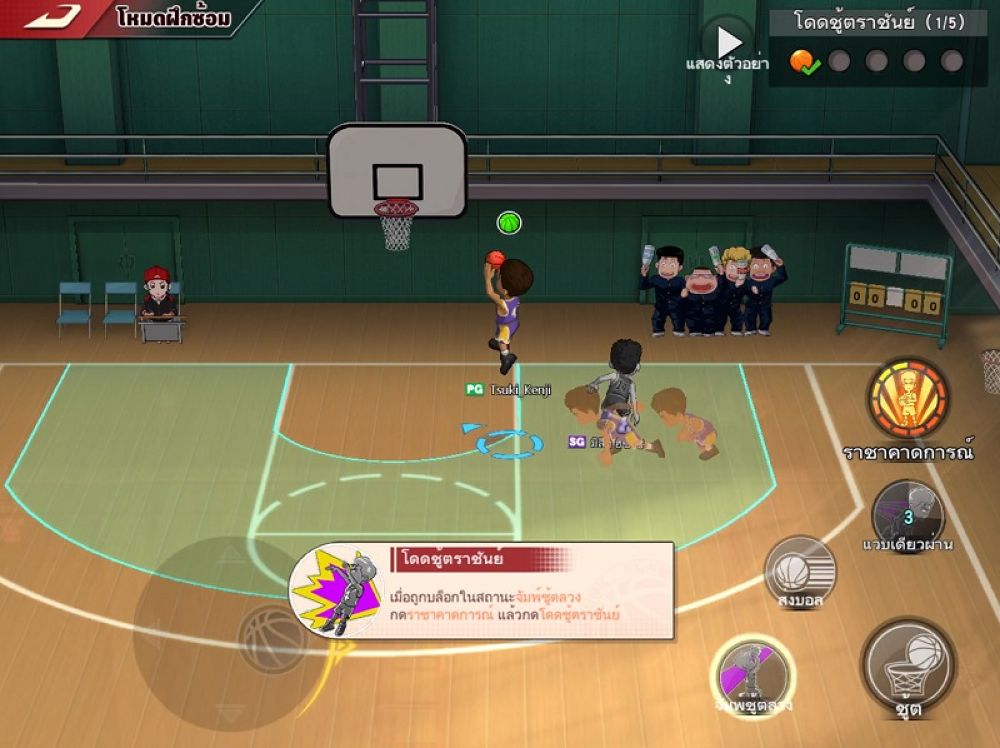Trigger the จัมพ์ชู้ตลวง fake jump shot
Screen dimensions: 1000x748
753,672
